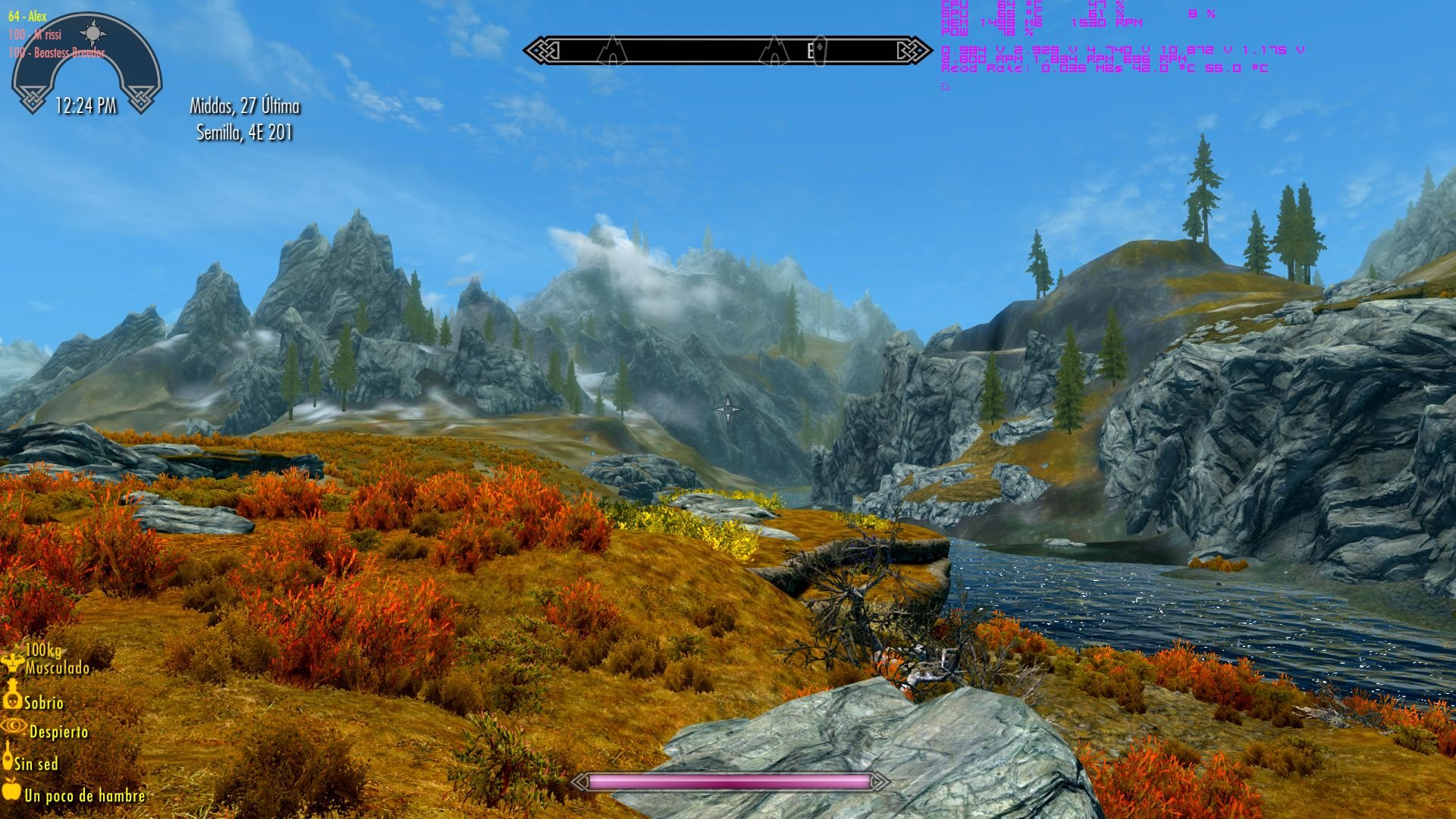Viewport: 1456px width, 819px height.
Task: Click the sun weather icon inside the clock widget
Action: [x=93, y=32]
